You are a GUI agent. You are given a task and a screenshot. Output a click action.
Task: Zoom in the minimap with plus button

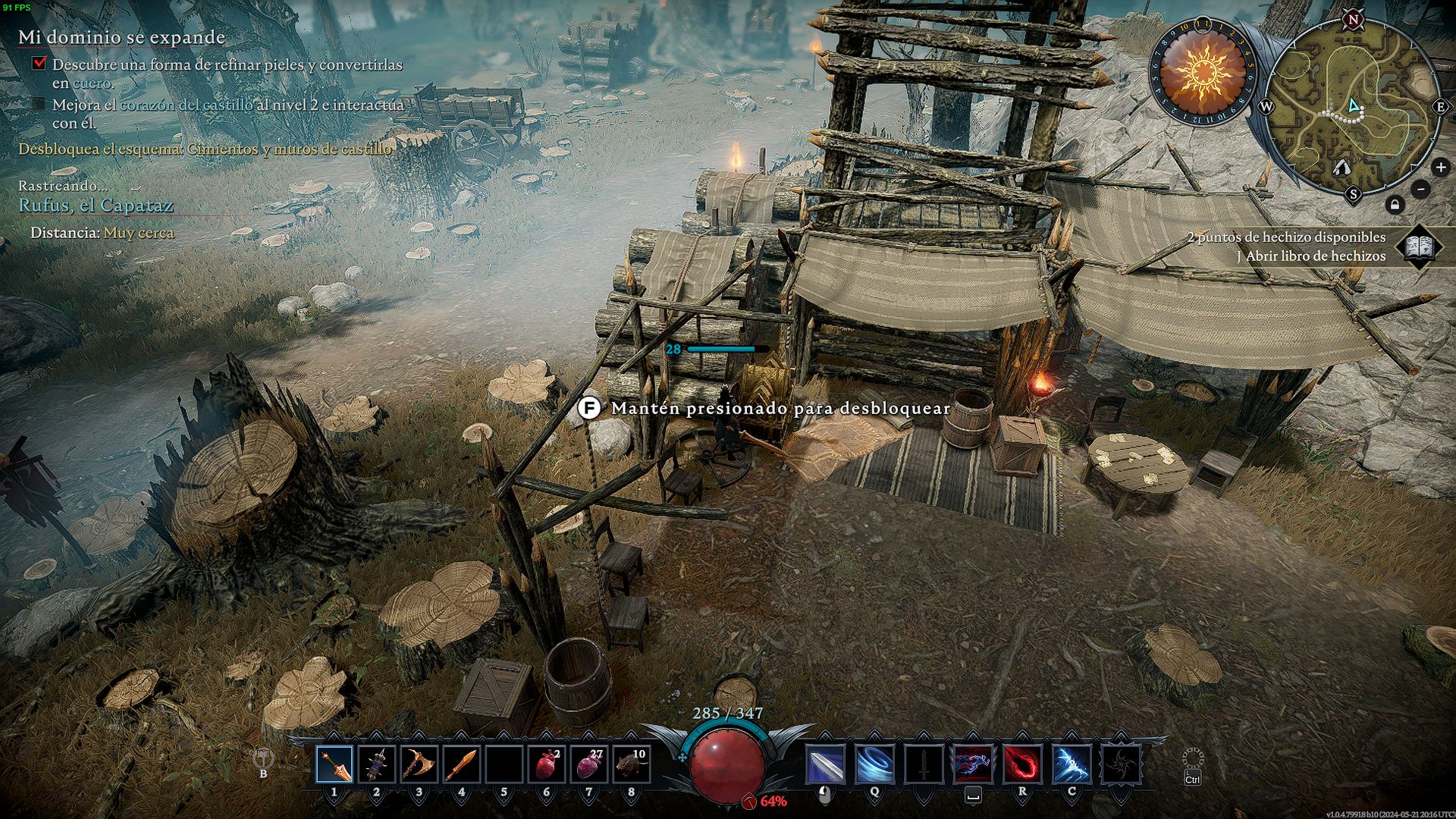(x=1440, y=168)
